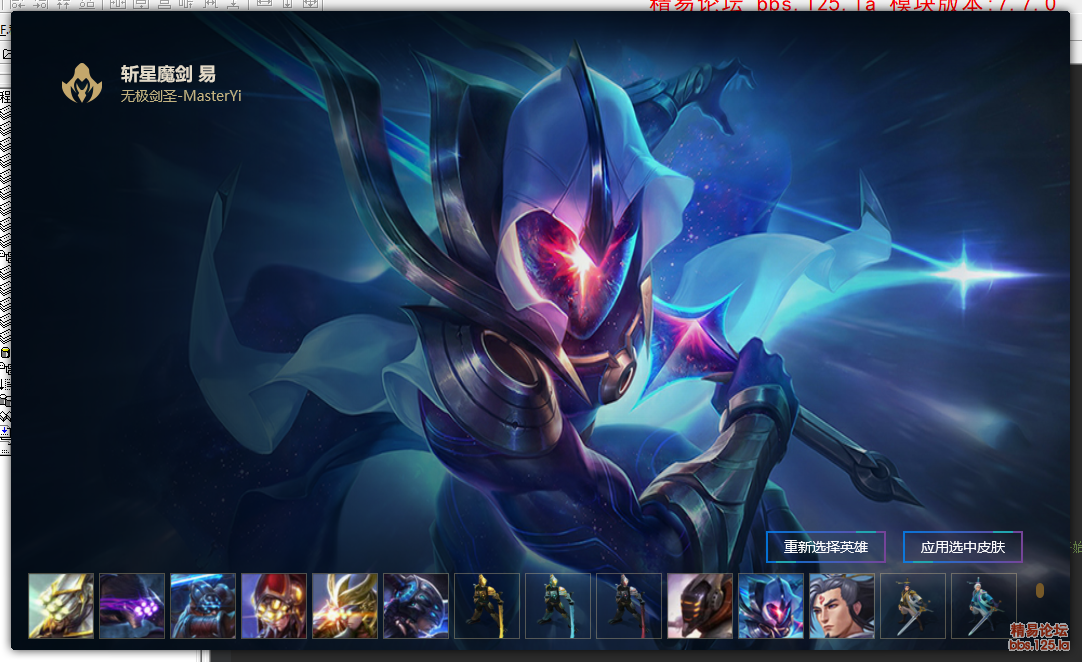Click the 重新选择英雄 (reselect champion) button
Image resolution: width=1082 pixels, height=662 pixels.
[x=825, y=547]
